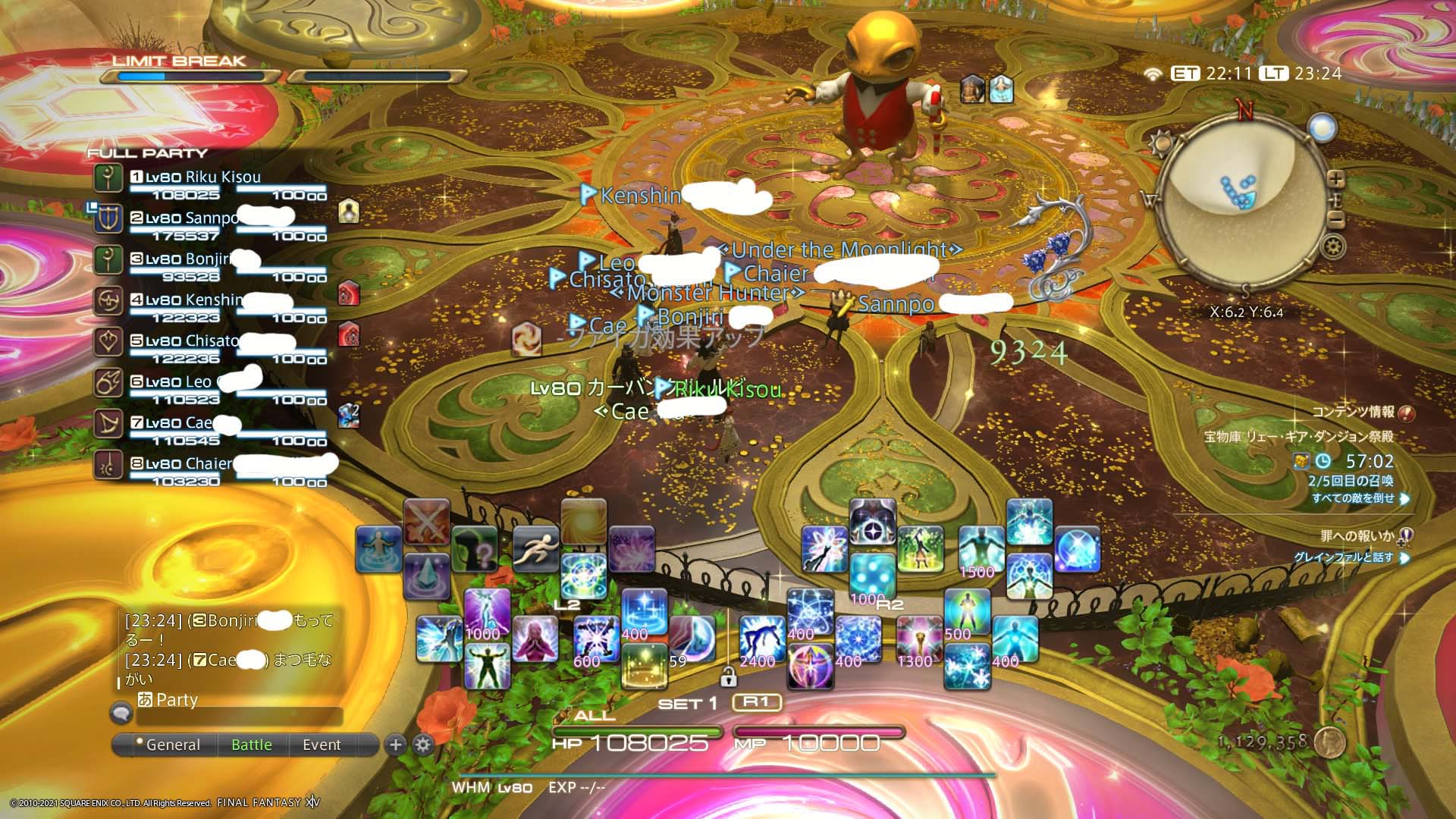Use the Limit Break crossed-swords action
The height and width of the screenshot is (819, 1456).
click(426, 521)
